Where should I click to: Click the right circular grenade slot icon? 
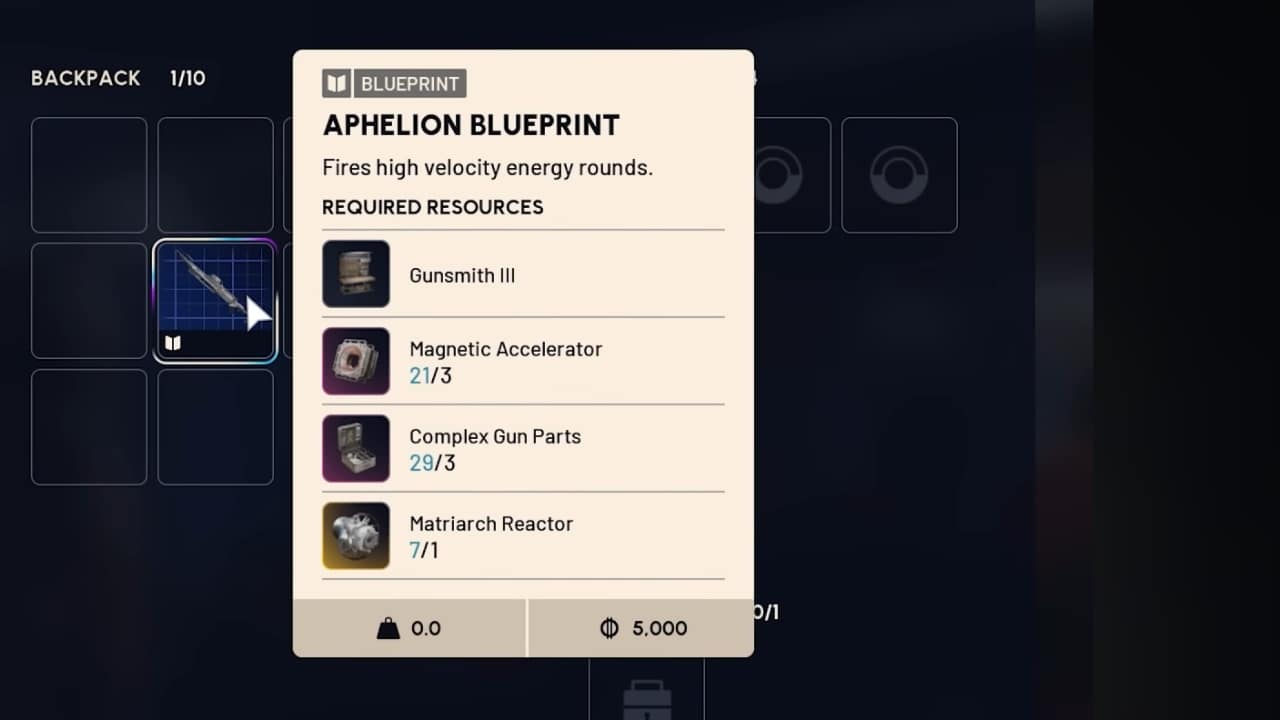pyautogui.click(x=899, y=175)
